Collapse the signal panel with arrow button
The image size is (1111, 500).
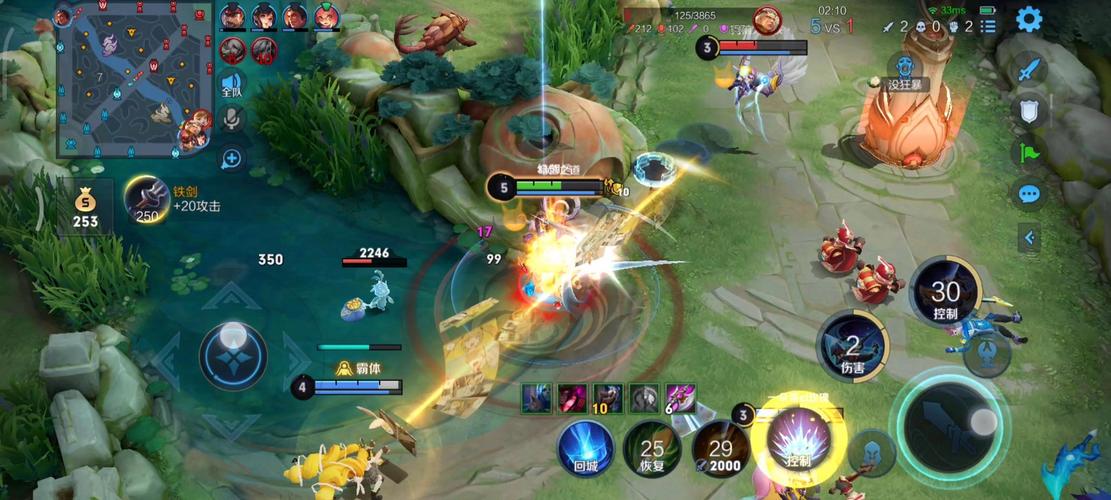point(1029,237)
